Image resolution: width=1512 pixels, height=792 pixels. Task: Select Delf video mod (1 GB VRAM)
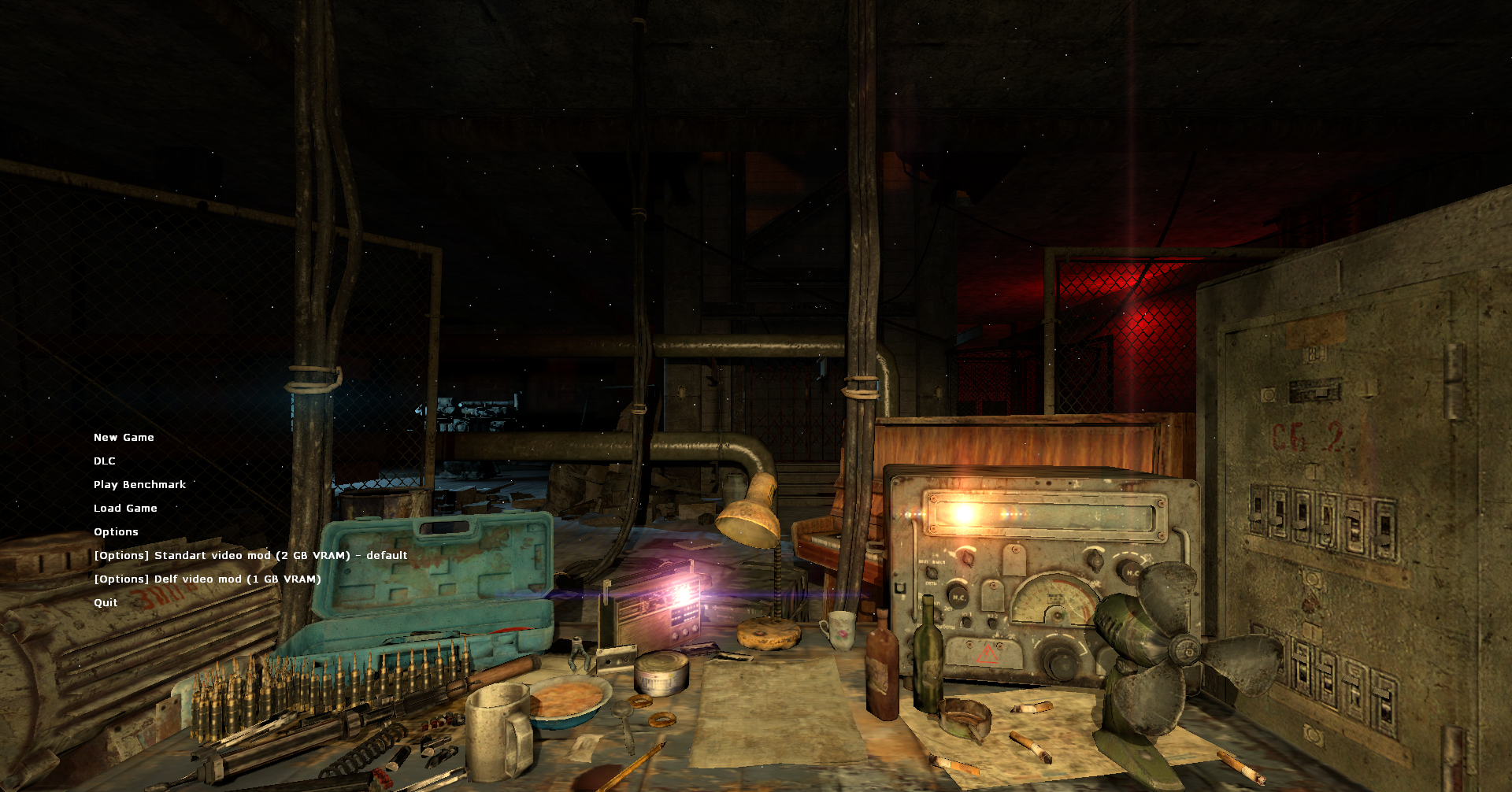pos(207,579)
